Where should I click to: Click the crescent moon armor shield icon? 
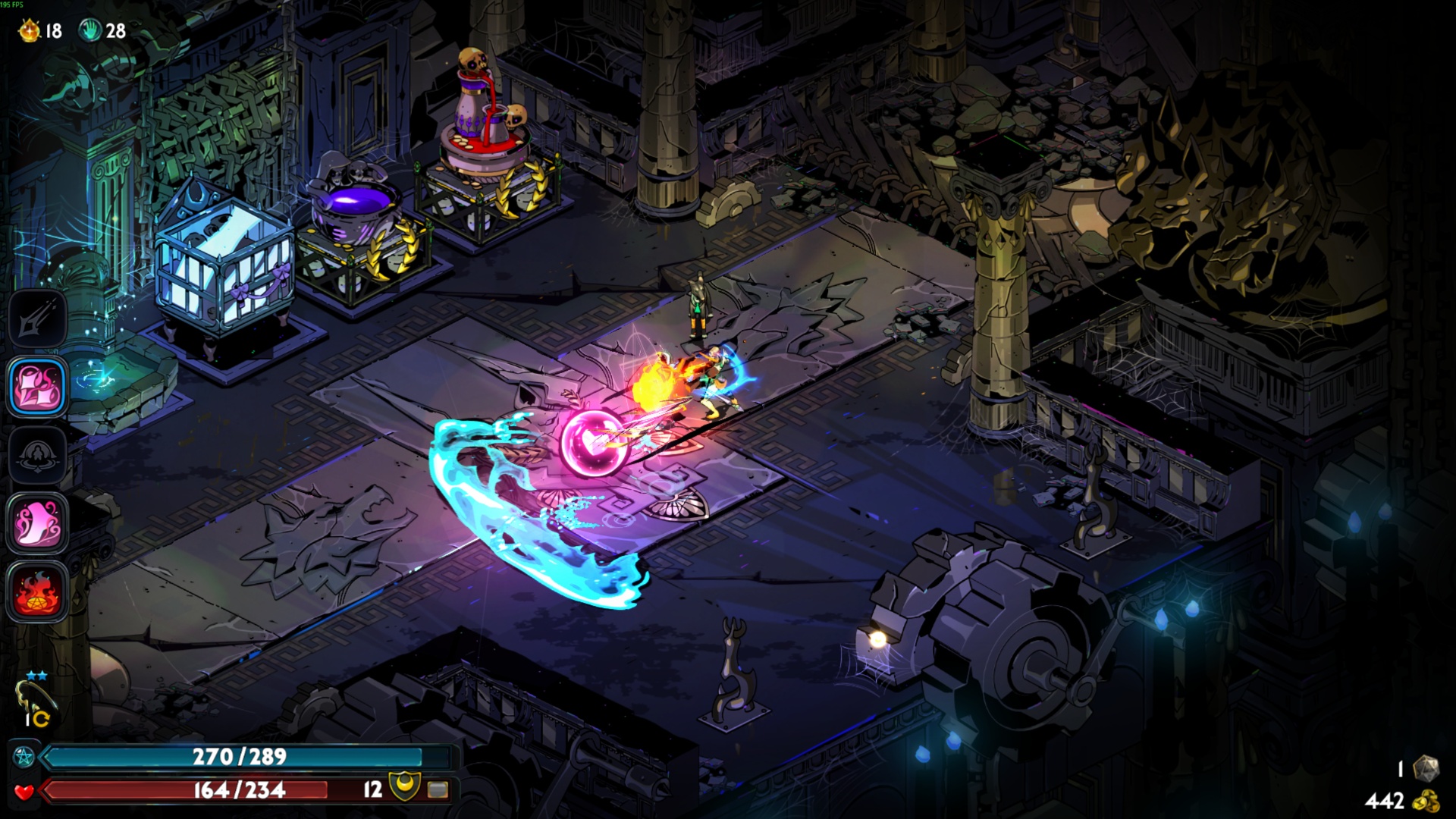click(403, 788)
